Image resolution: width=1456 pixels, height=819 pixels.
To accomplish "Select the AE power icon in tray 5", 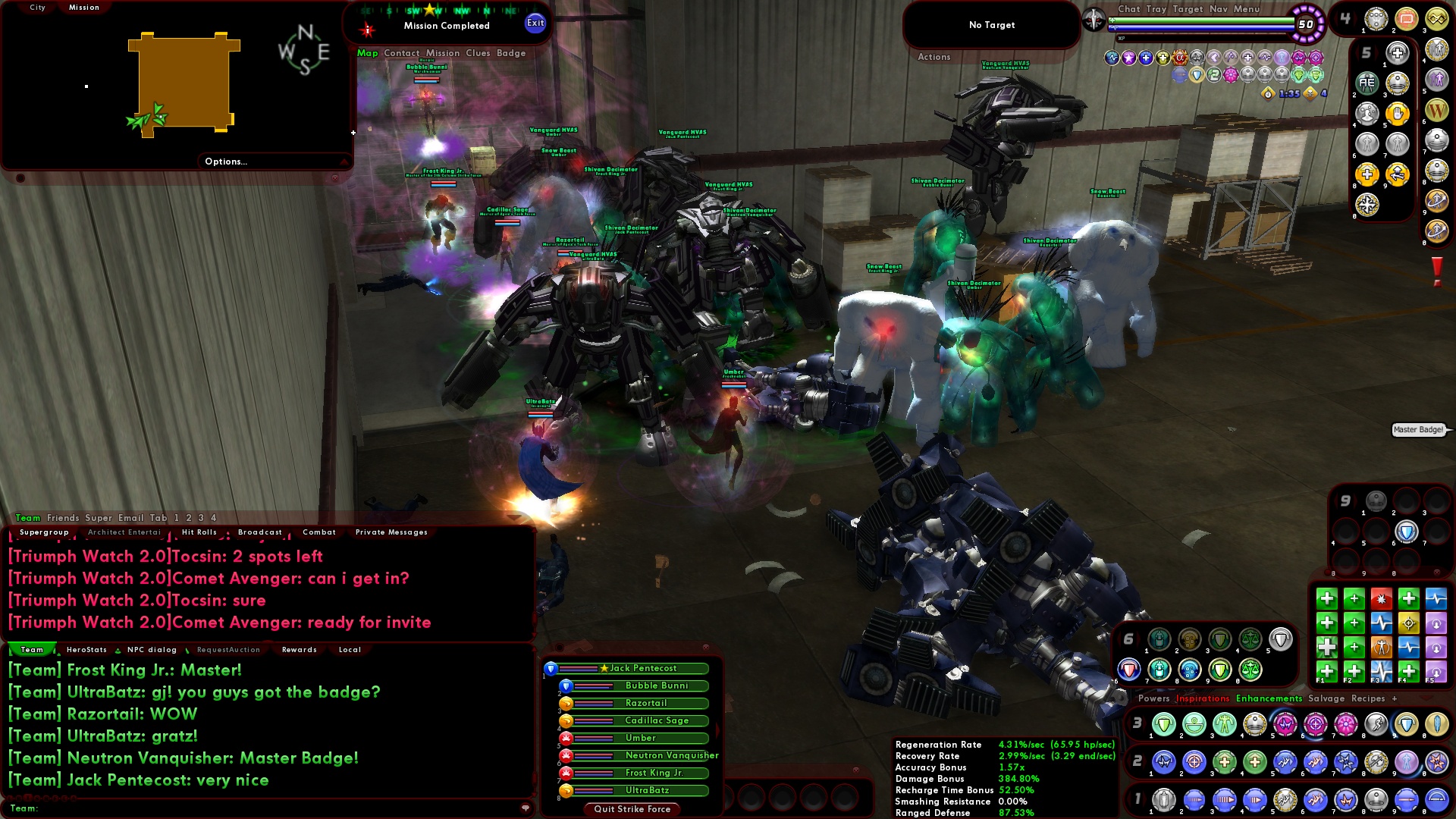I will [1368, 84].
